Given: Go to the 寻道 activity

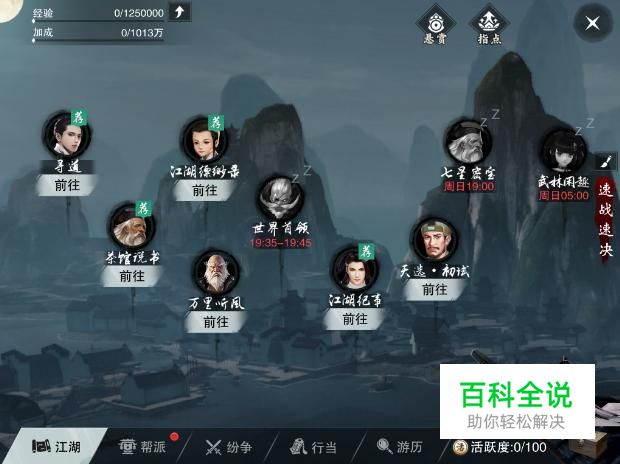Looking at the screenshot, I should [x=66, y=185].
